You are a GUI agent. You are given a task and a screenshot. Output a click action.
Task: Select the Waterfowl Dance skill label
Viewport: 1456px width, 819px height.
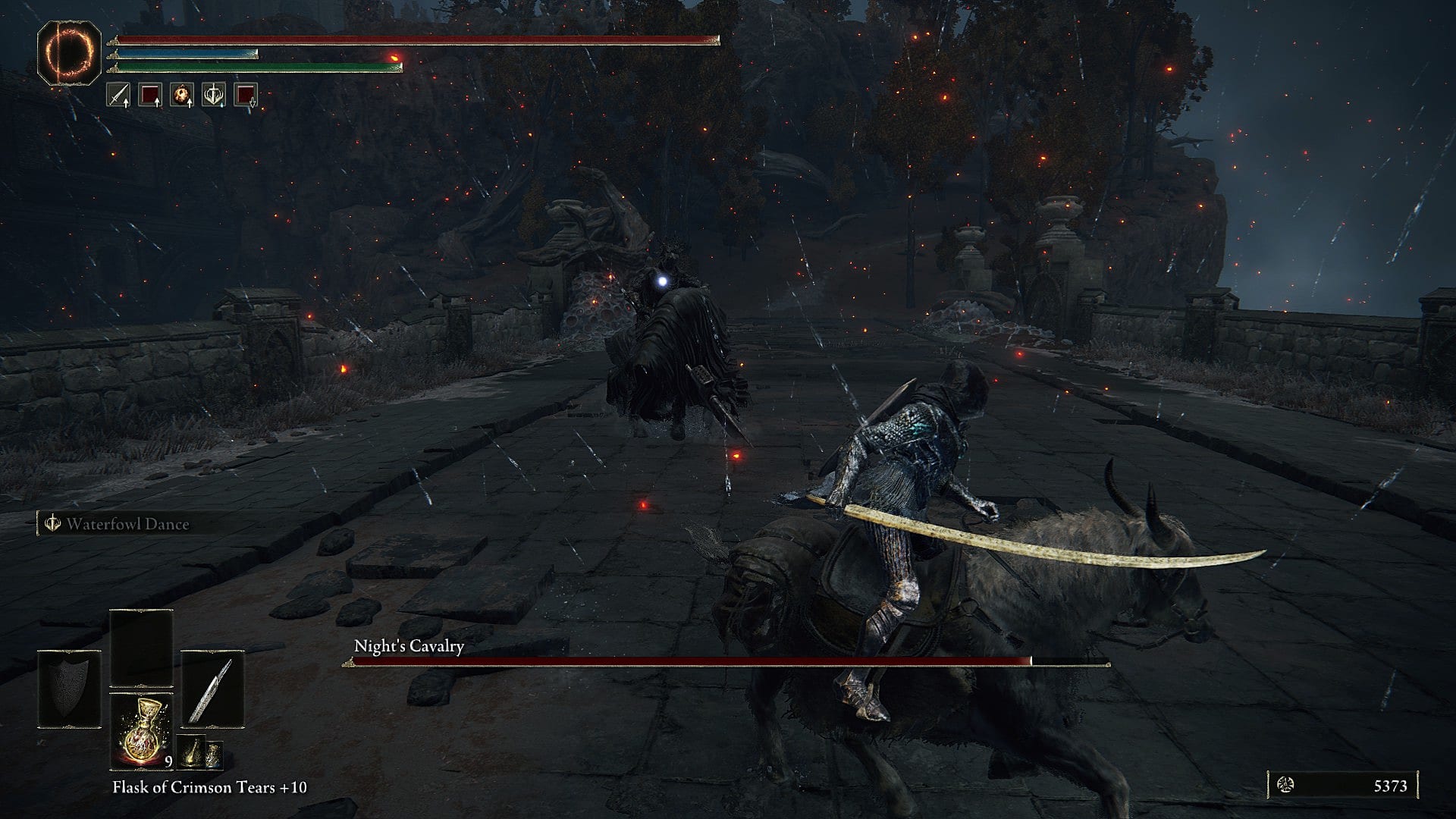click(x=127, y=524)
